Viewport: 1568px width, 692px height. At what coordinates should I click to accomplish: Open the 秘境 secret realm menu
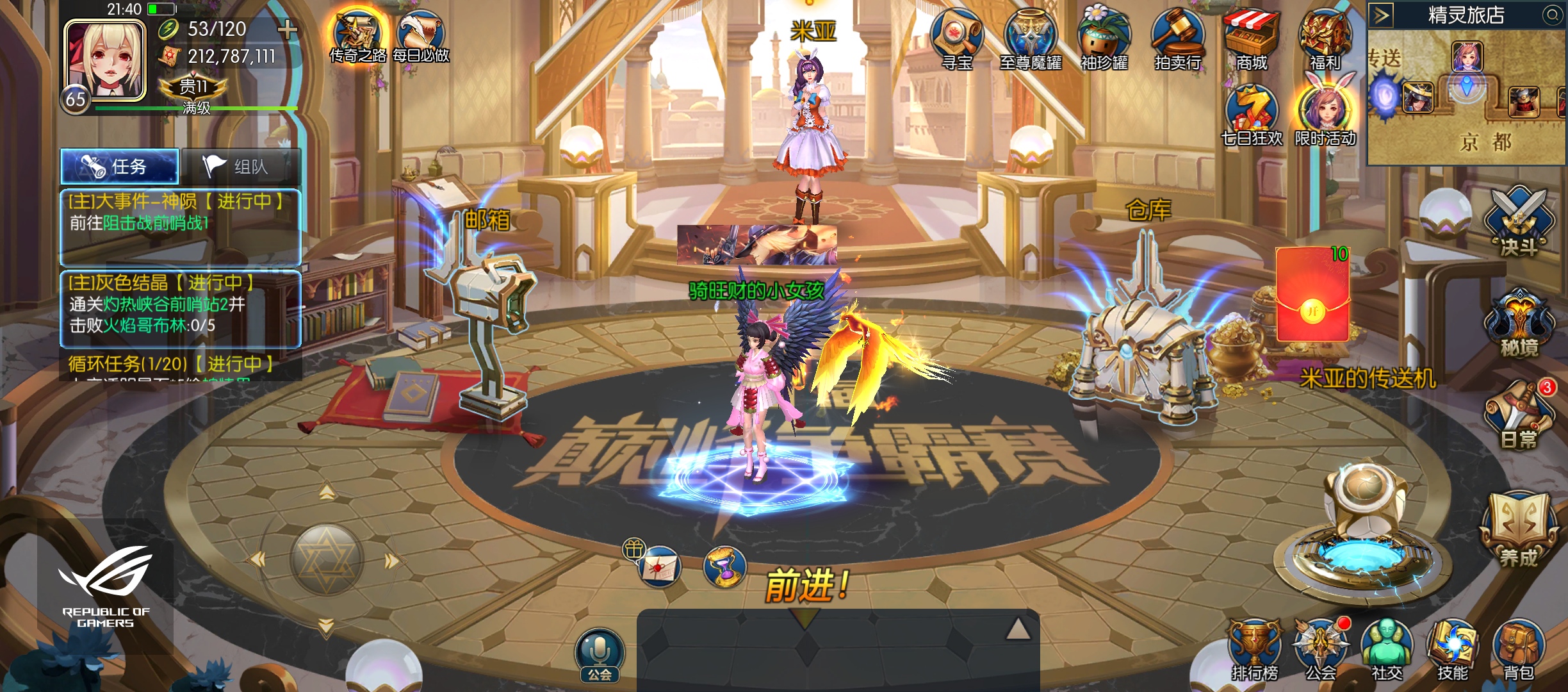click(1519, 324)
